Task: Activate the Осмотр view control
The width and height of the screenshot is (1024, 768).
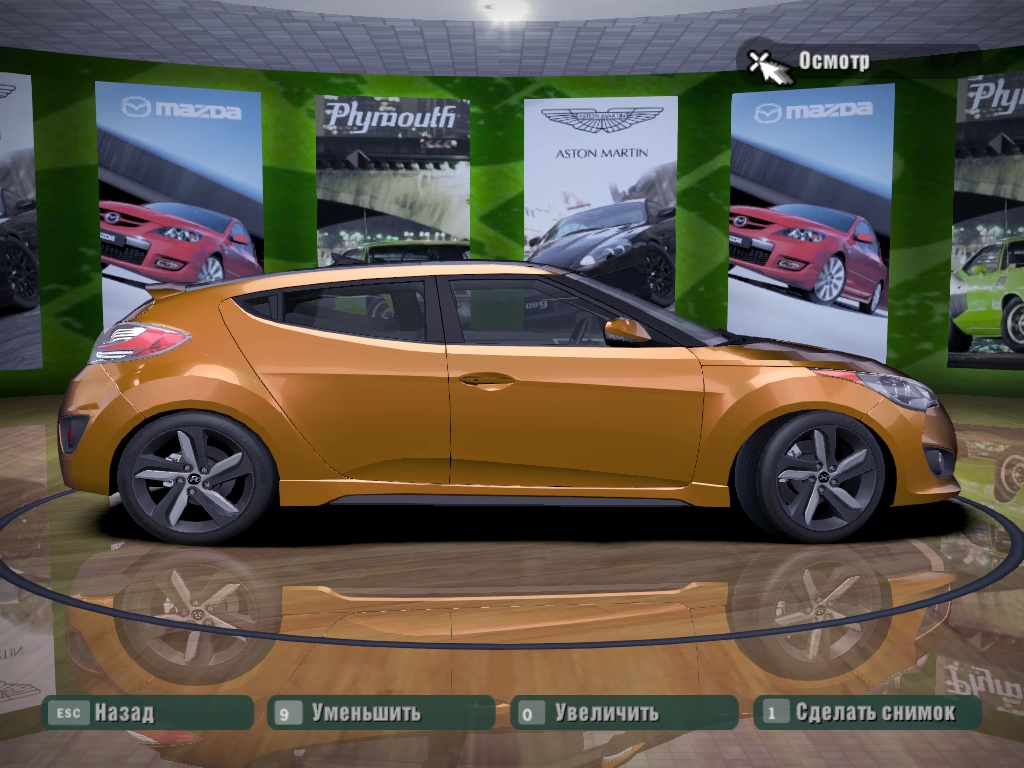Action: point(810,62)
